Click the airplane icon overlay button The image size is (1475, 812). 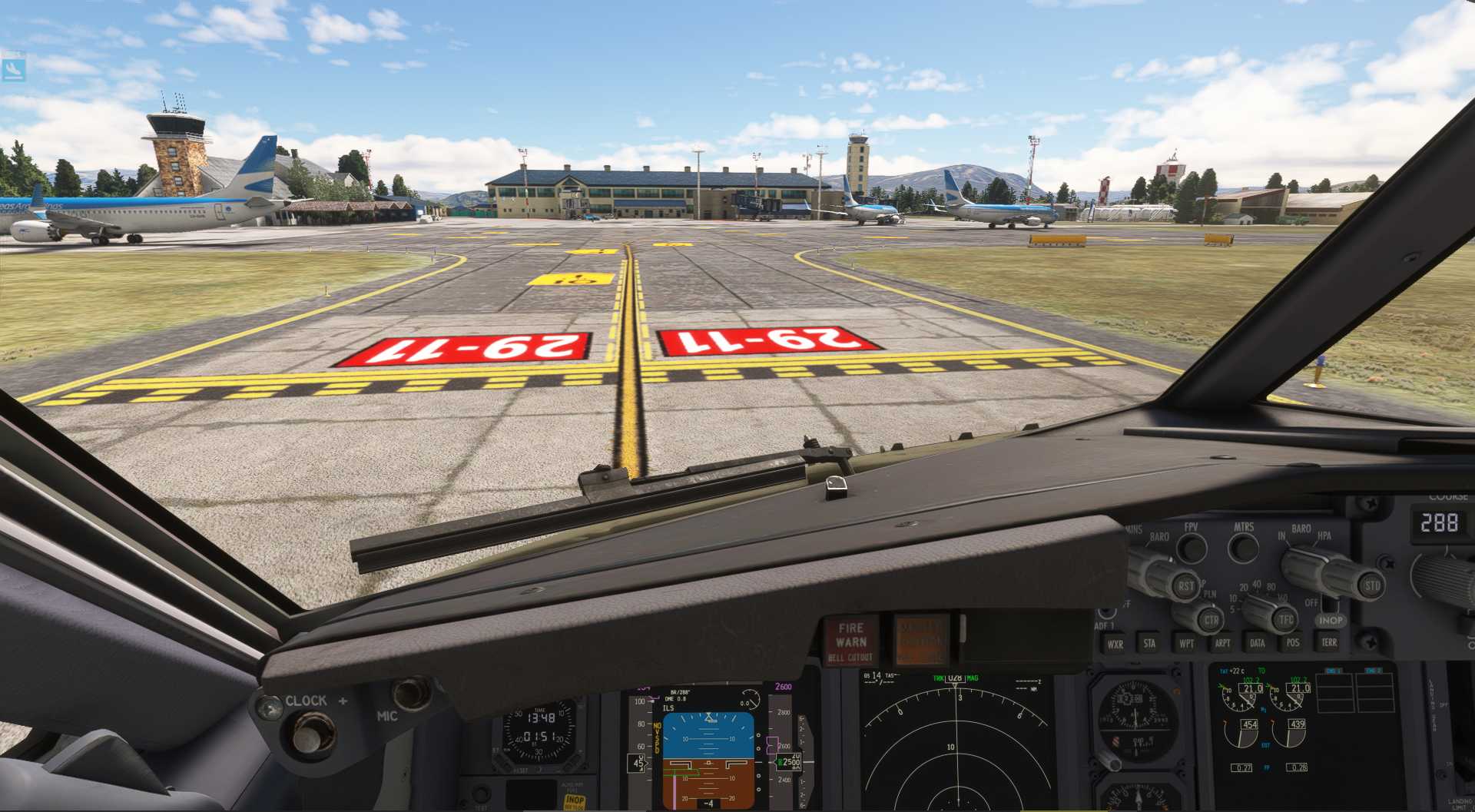coord(14,68)
